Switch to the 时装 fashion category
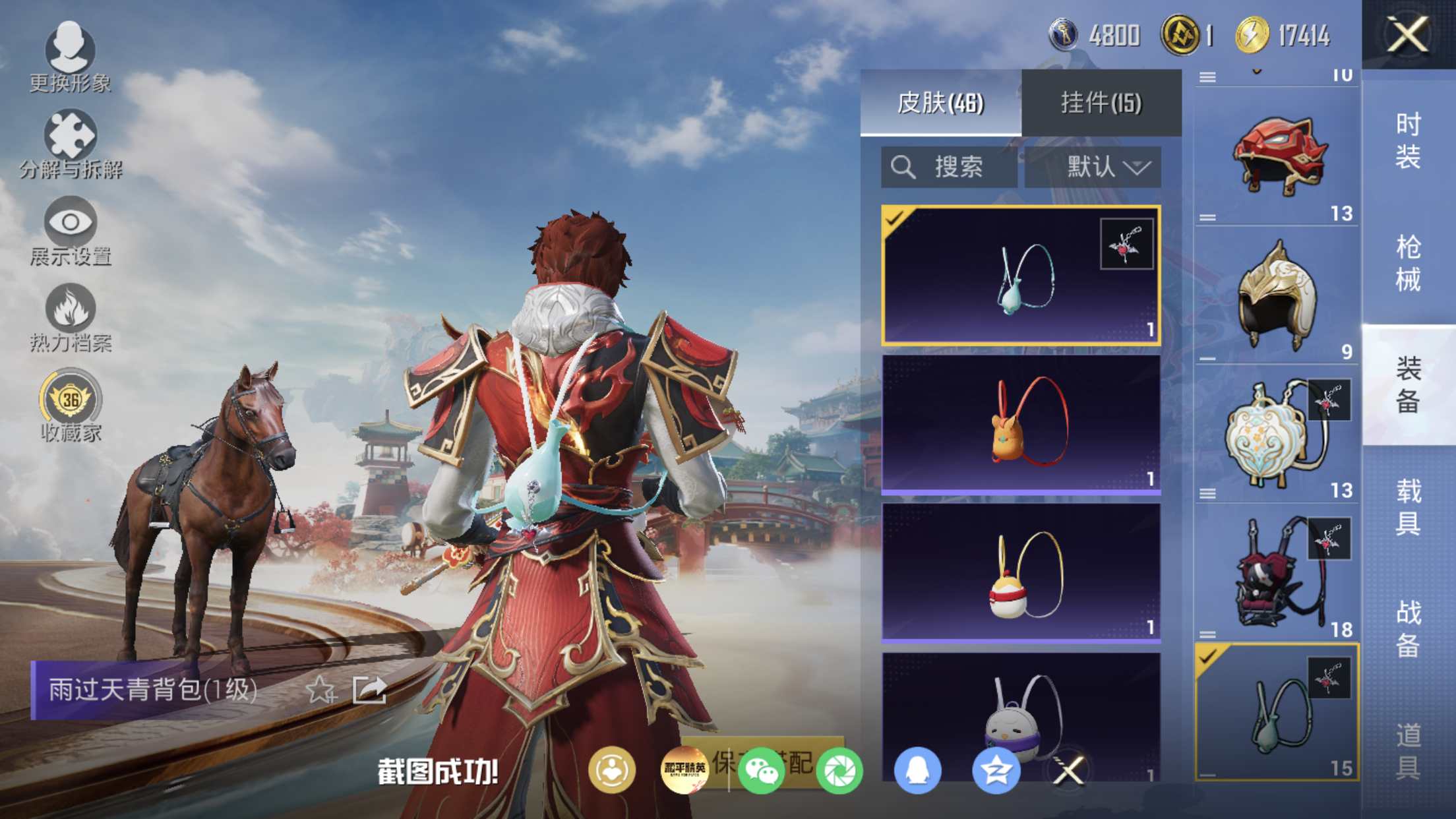The height and width of the screenshot is (819, 1456). tap(1409, 140)
